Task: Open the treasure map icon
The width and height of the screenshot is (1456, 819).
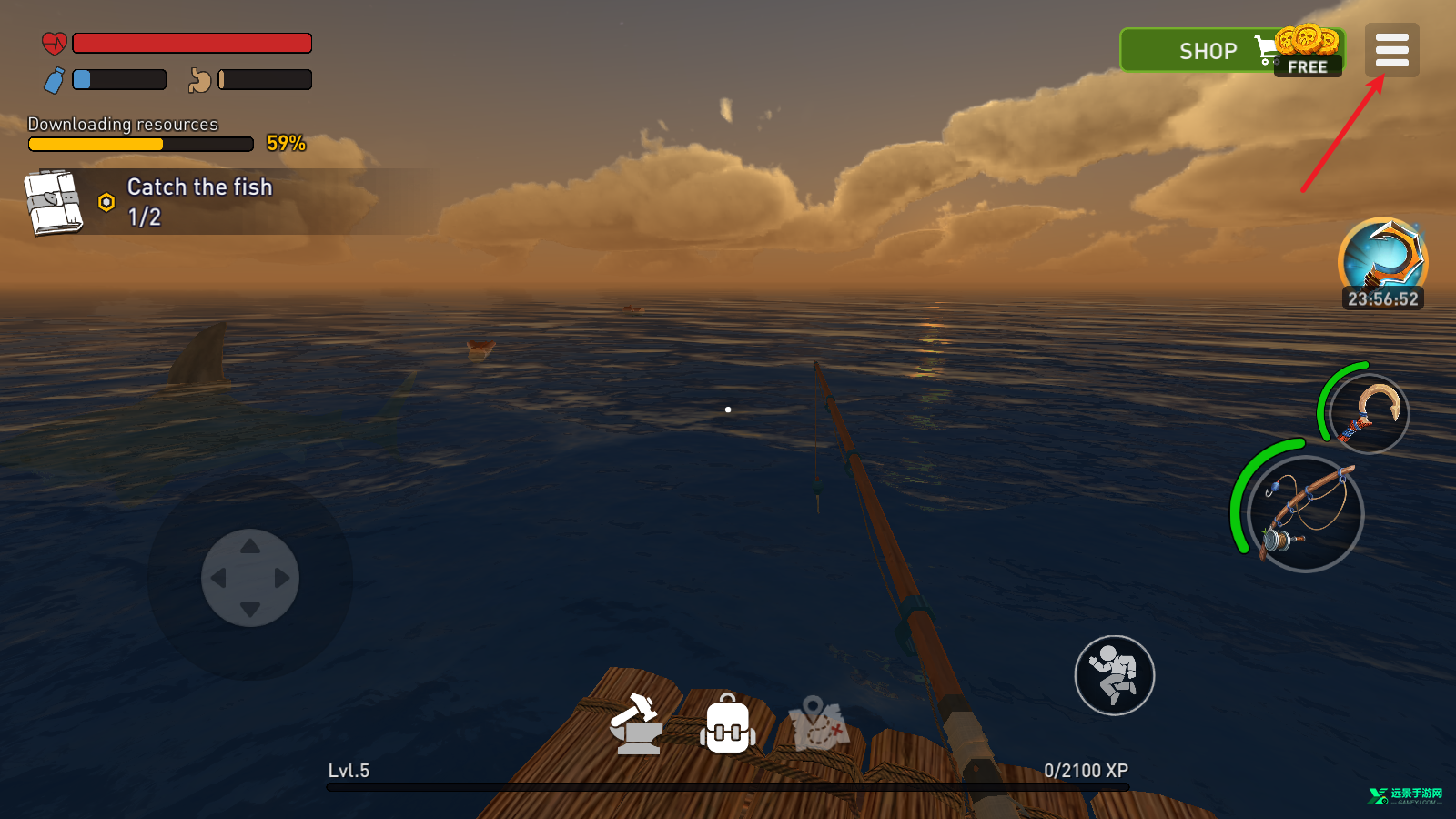Action: pyautogui.click(x=818, y=724)
